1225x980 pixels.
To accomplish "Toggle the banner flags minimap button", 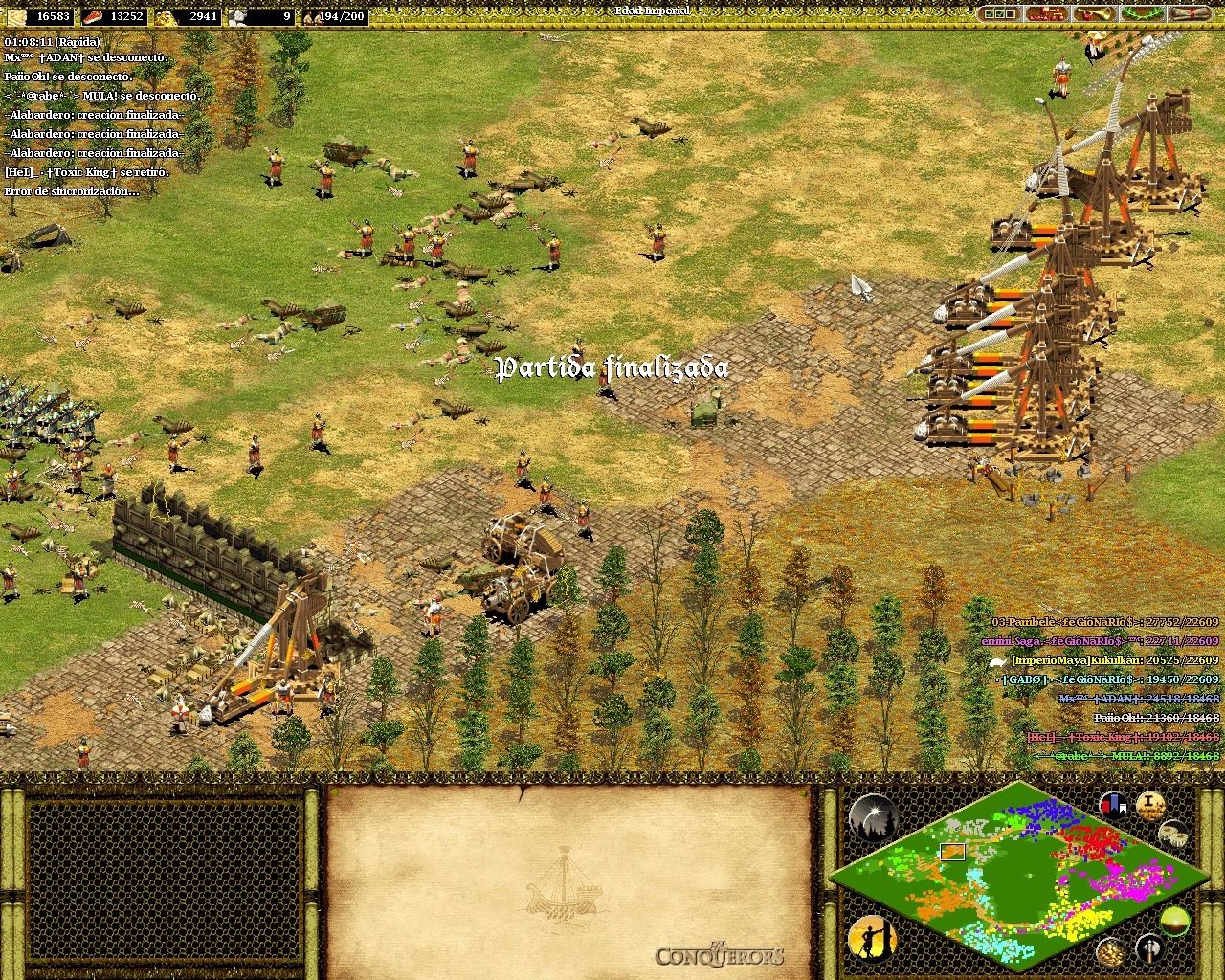I will (1114, 805).
